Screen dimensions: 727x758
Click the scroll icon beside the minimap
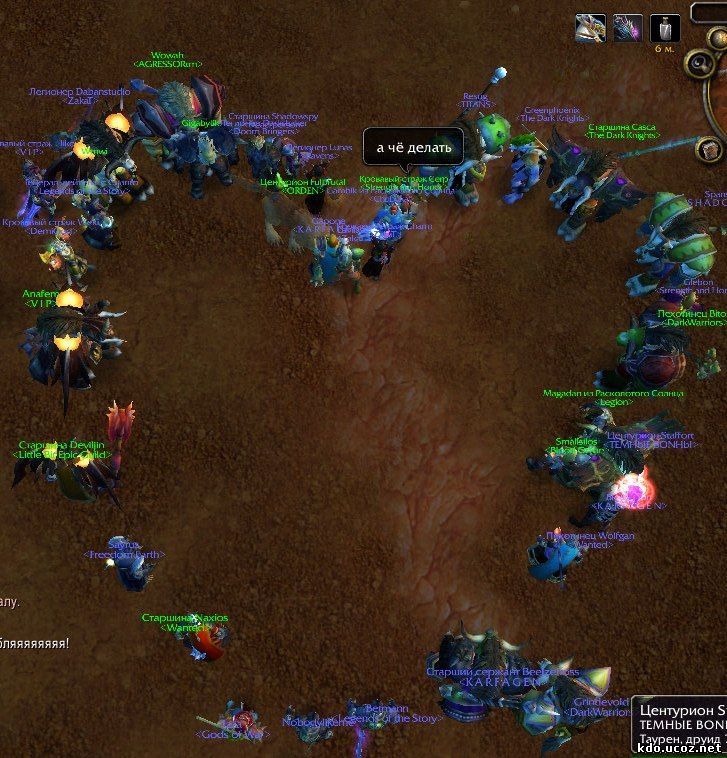click(x=711, y=150)
